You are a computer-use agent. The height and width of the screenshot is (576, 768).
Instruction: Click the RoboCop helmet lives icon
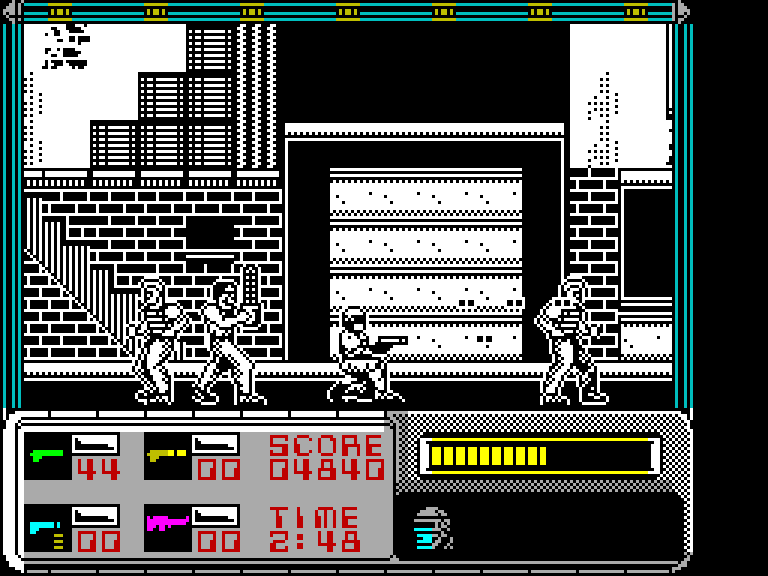[432, 529]
